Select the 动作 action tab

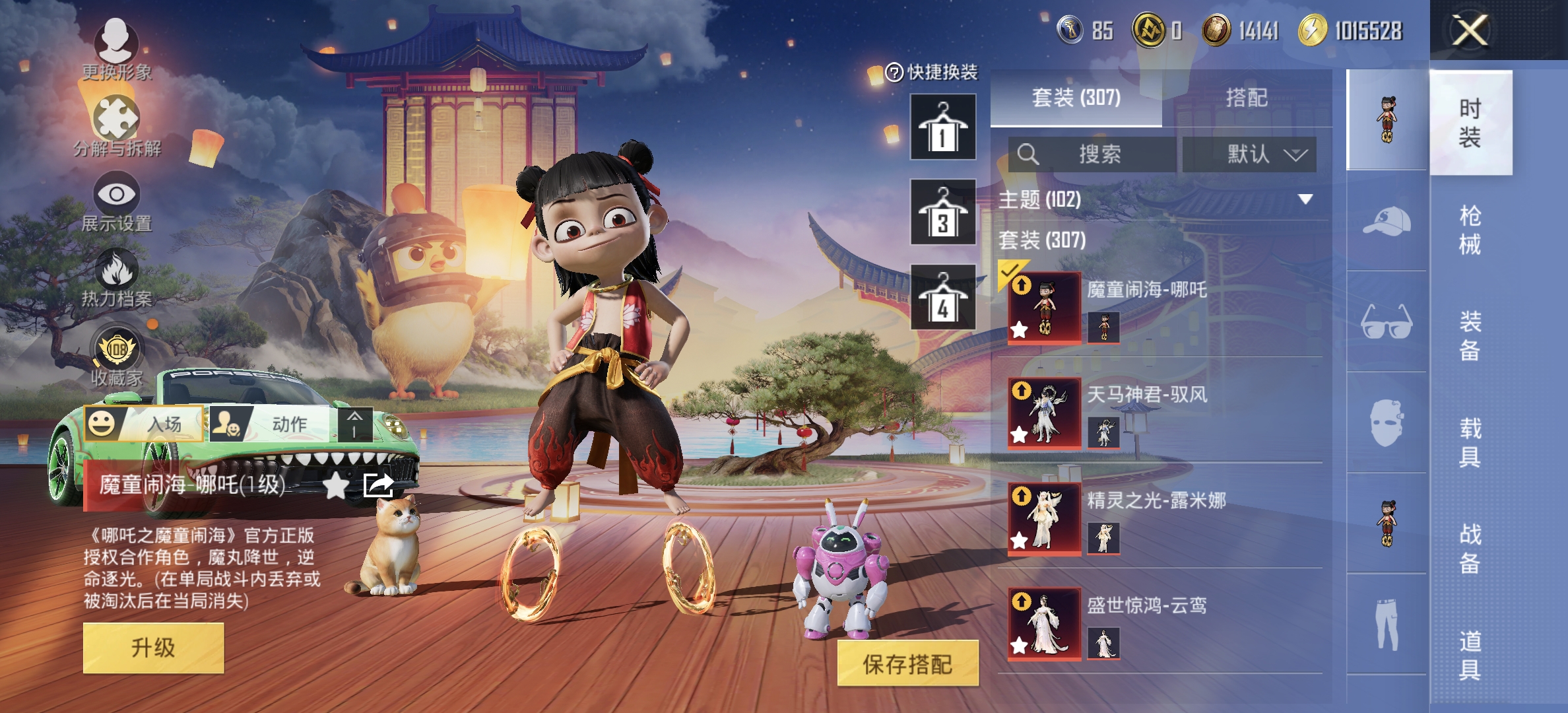coord(271,424)
